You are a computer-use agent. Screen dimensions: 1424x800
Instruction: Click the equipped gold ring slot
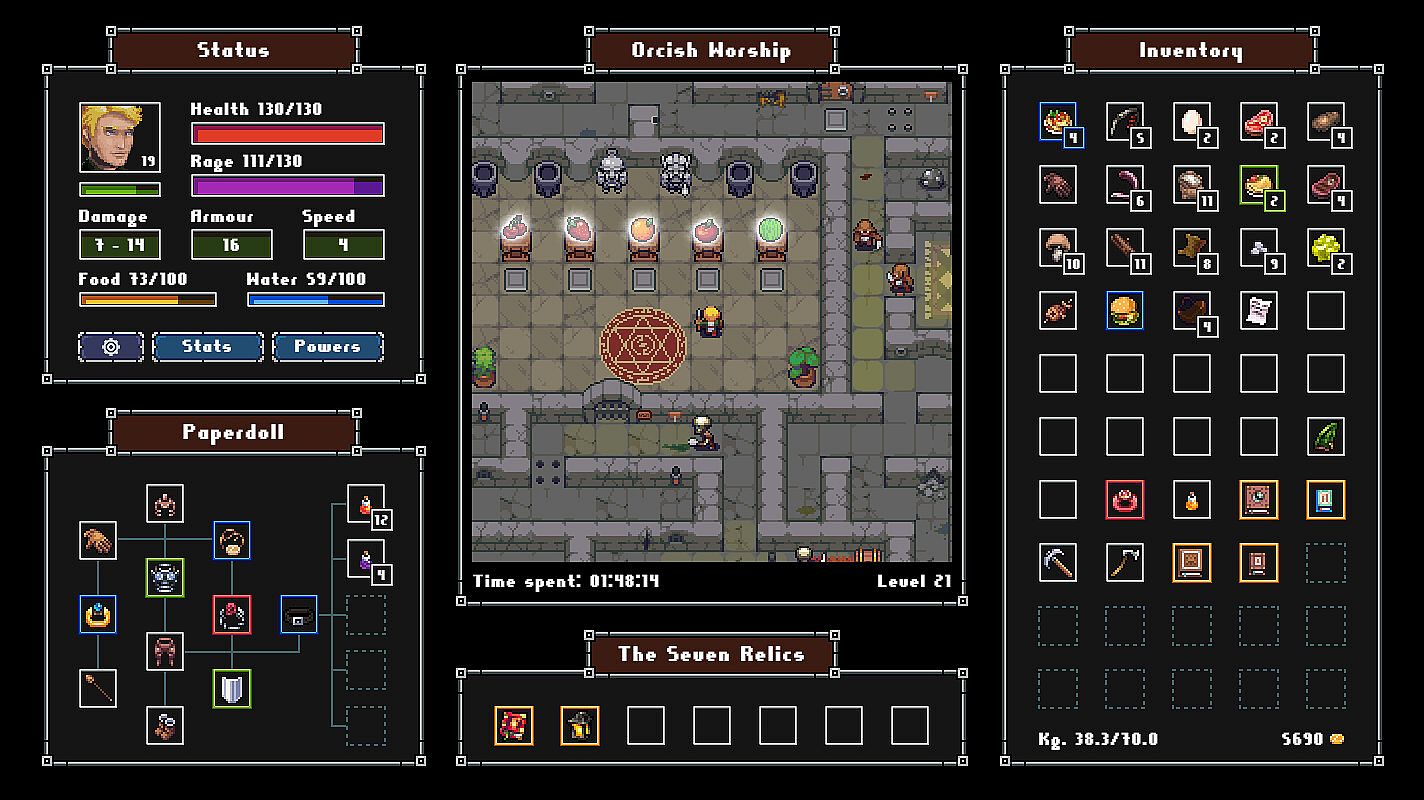point(98,615)
